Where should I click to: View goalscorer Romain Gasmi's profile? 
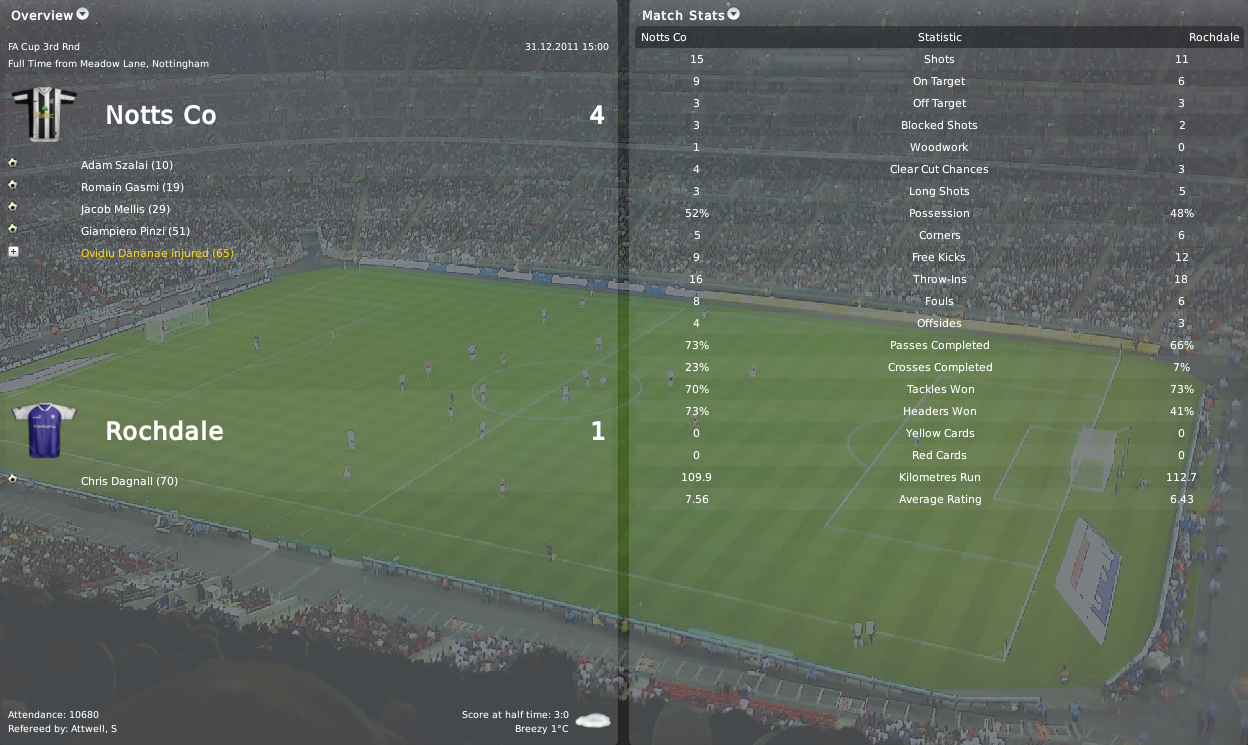coord(132,187)
